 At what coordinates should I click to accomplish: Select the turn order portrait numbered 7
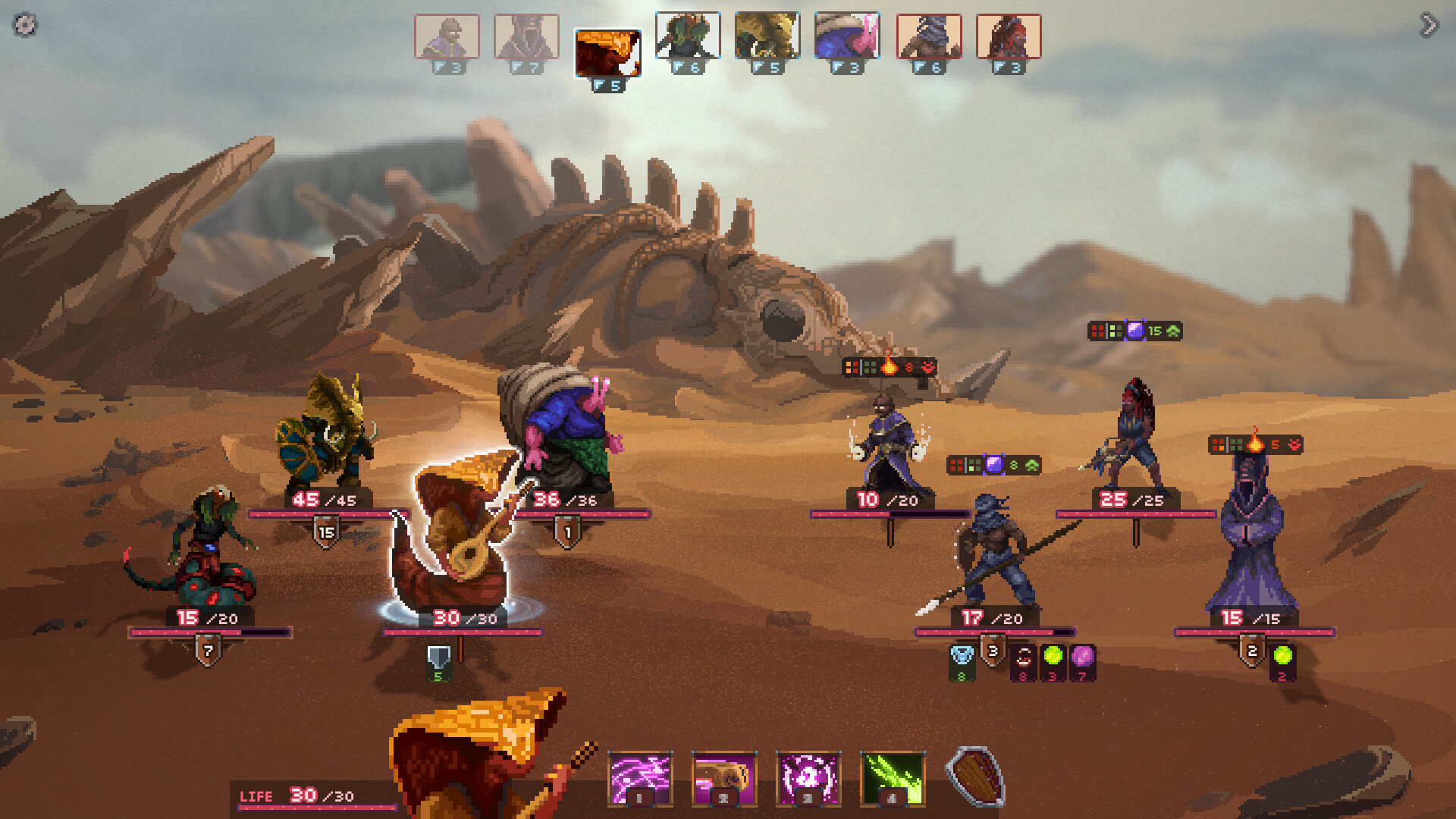click(525, 37)
